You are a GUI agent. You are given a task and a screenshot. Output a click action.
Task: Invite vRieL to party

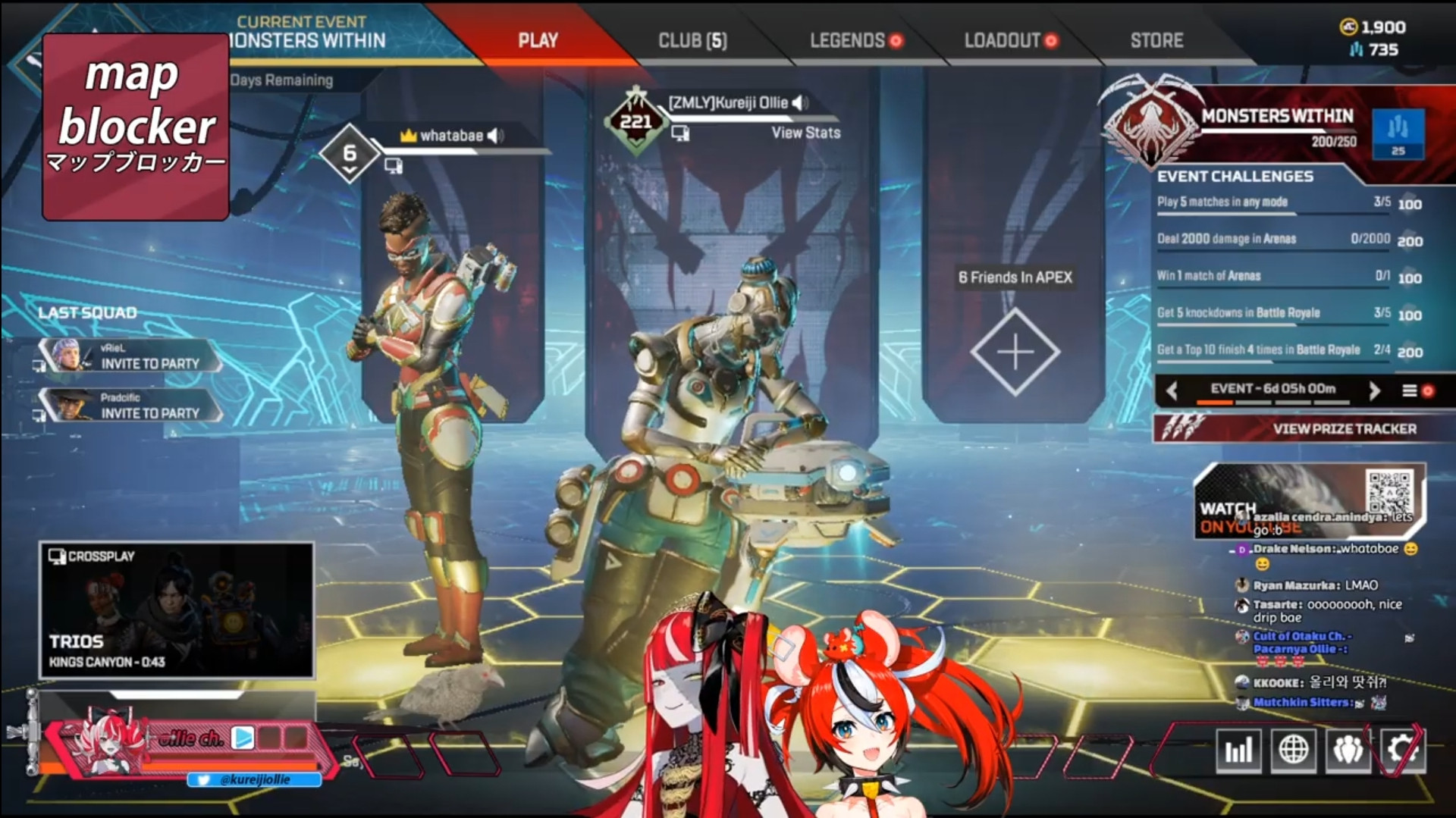[x=149, y=365]
